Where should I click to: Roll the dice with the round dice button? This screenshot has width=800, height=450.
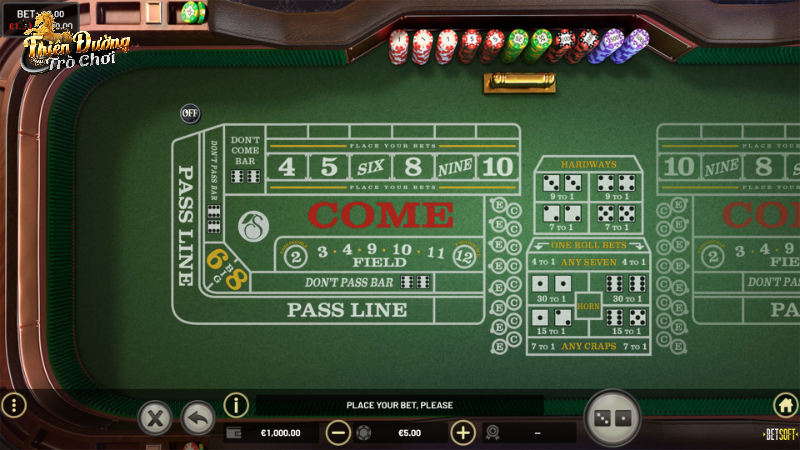[x=611, y=417]
